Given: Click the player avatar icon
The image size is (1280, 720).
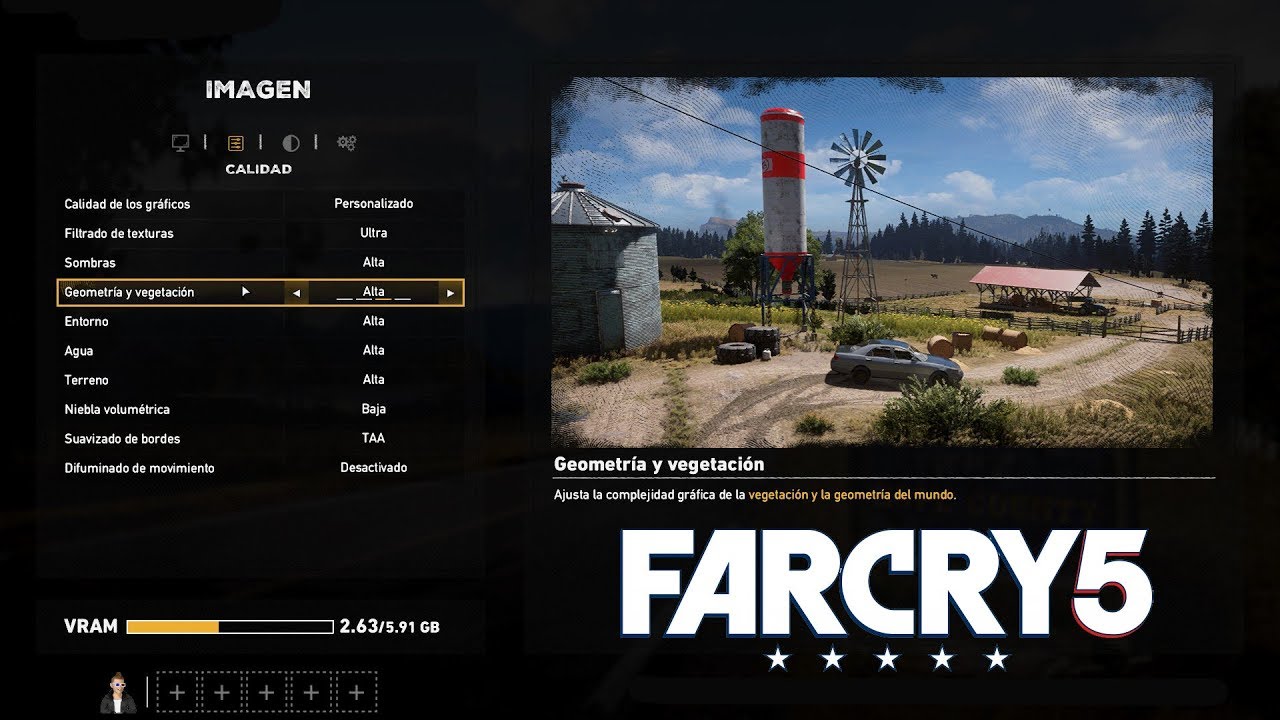Looking at the screenshot, I should point(118,692).
